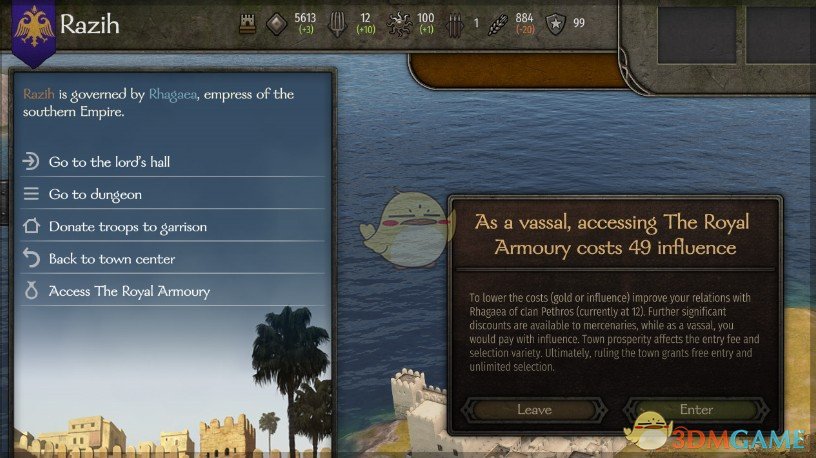The height and width of the screenshot is (458, 816).
Task: Go to dungeon
Action: 95,194
